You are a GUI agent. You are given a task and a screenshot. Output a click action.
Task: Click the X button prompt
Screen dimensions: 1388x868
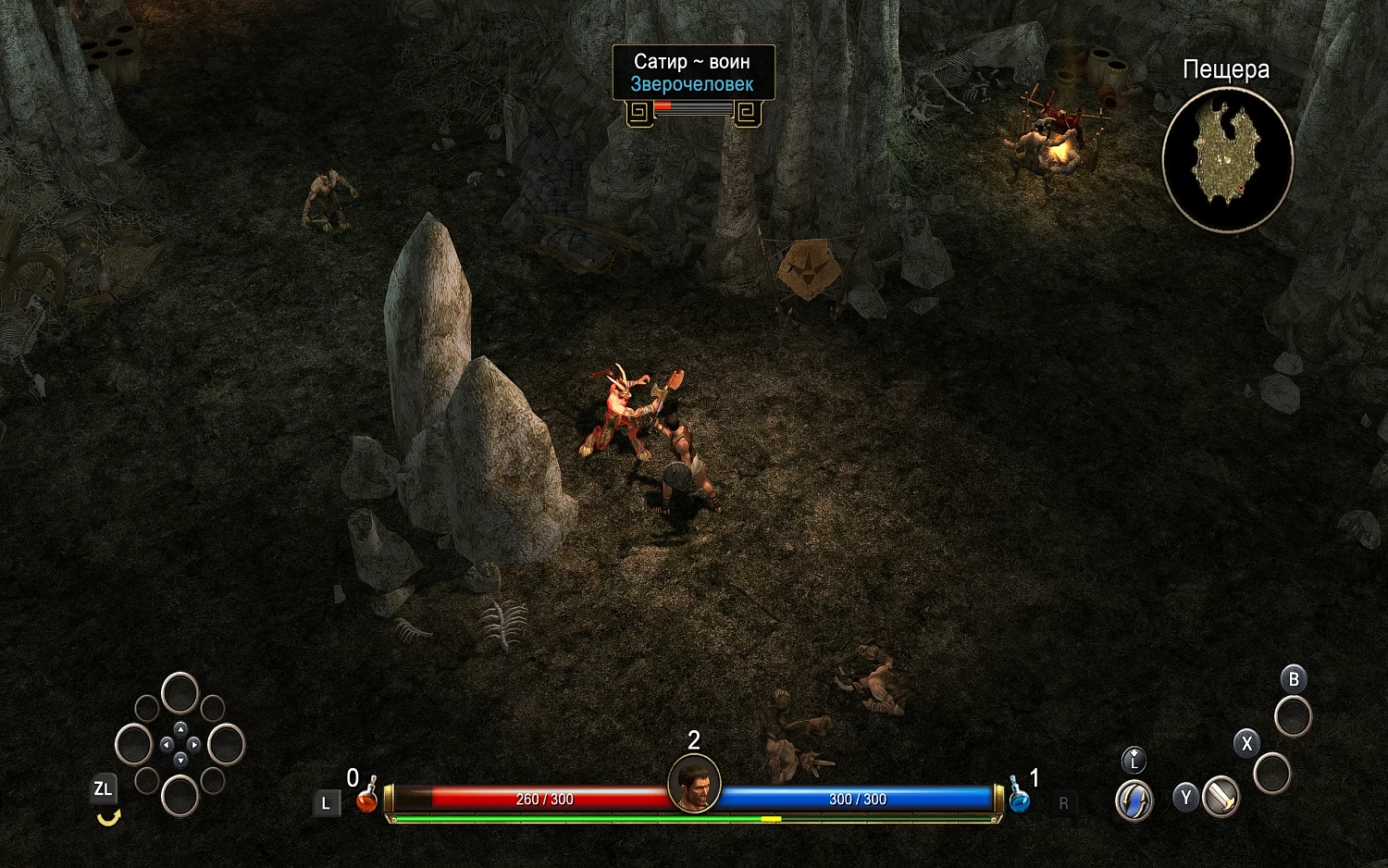click(x=1247, y=742)
